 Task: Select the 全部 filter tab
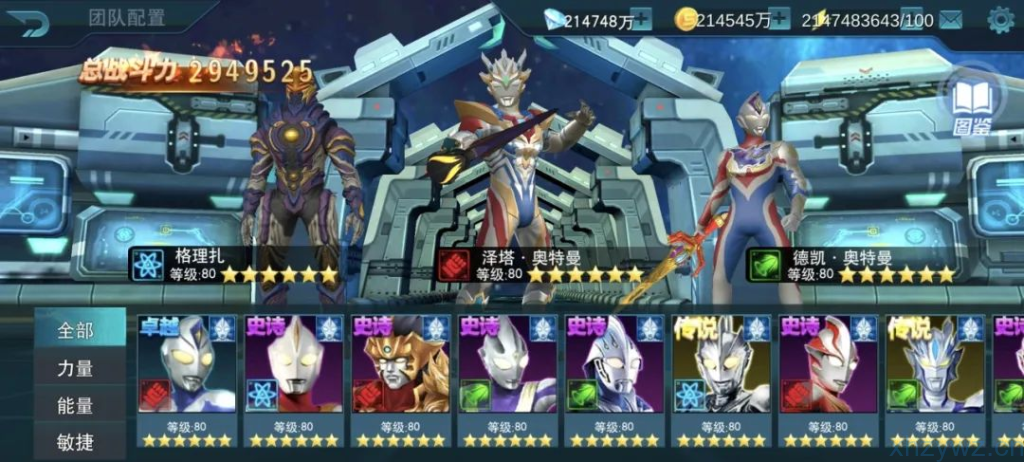(x=76, y=330)
